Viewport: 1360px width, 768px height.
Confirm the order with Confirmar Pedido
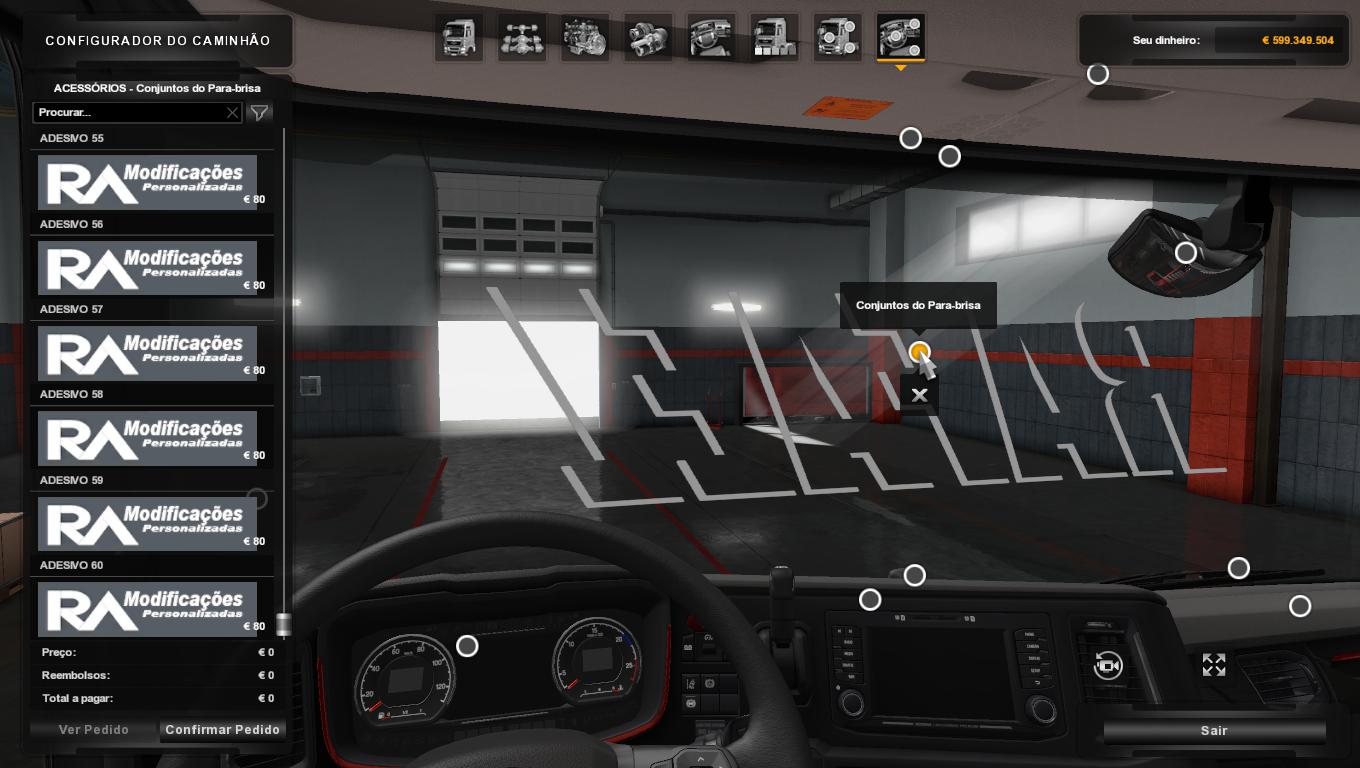[x=222, y=730]
